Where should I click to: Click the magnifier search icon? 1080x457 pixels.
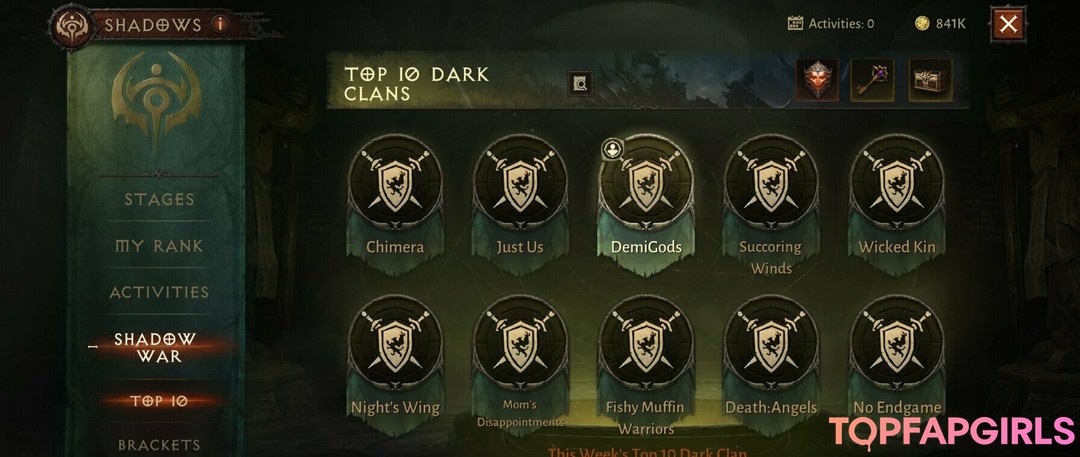(x=580, y=84)
